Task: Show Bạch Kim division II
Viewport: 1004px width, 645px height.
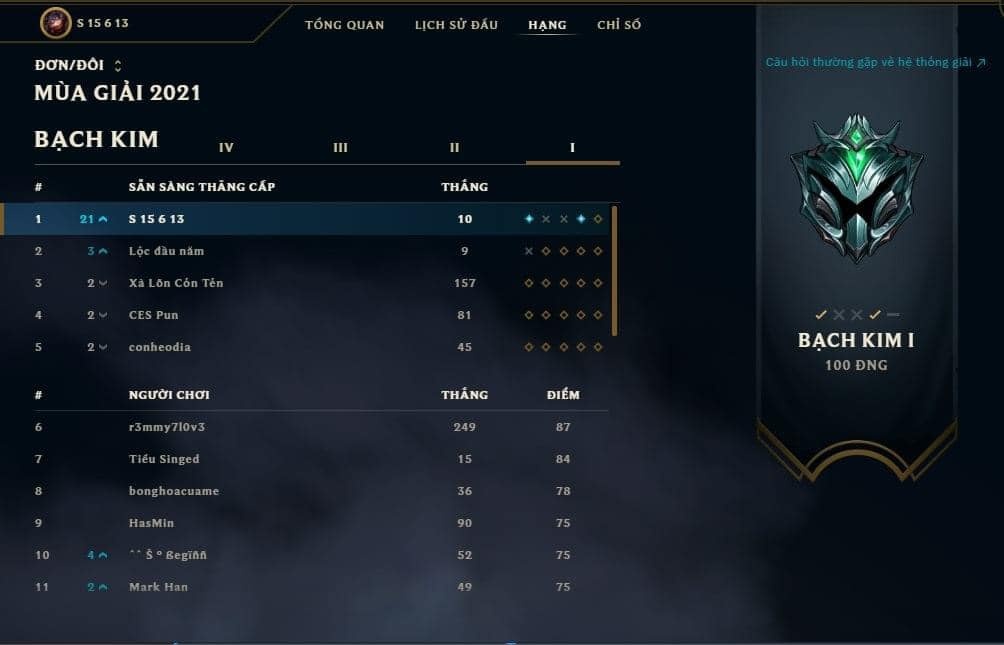Action: [454, 148]
